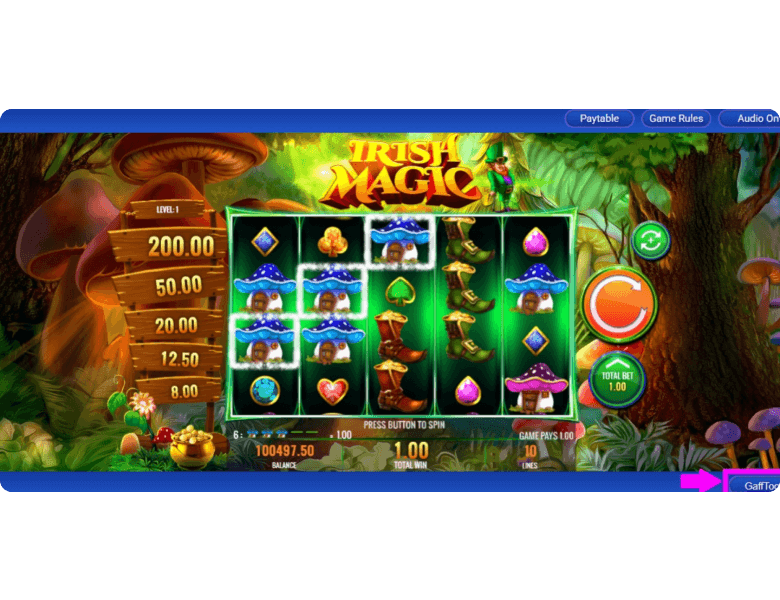Show the Game Rules
This screenshot has height=600, width=780.
[x=676, y=118]
